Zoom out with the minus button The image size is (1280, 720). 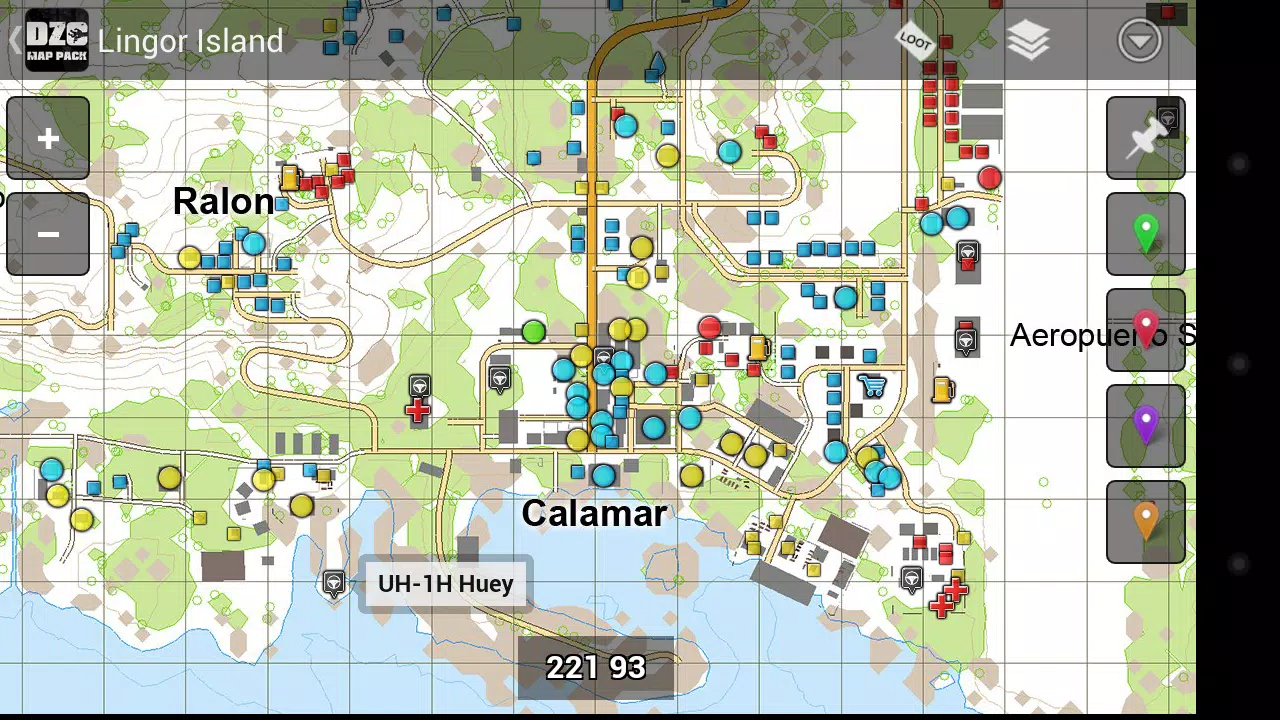point(46,233)
